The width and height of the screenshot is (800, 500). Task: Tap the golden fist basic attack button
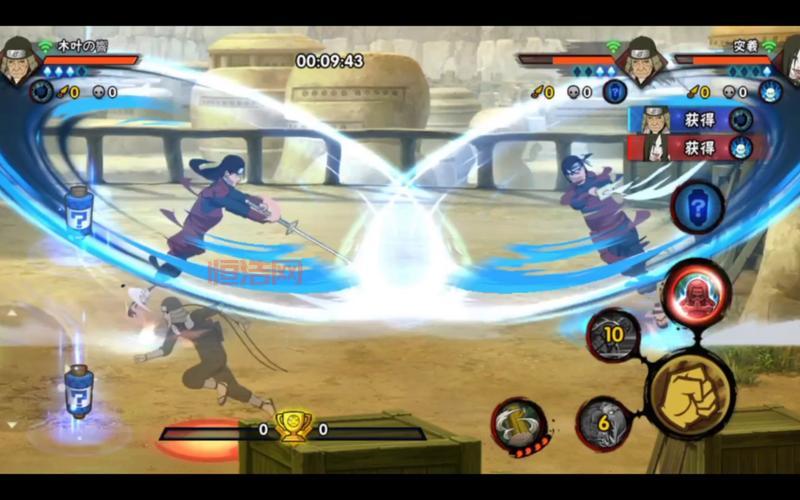690,393
